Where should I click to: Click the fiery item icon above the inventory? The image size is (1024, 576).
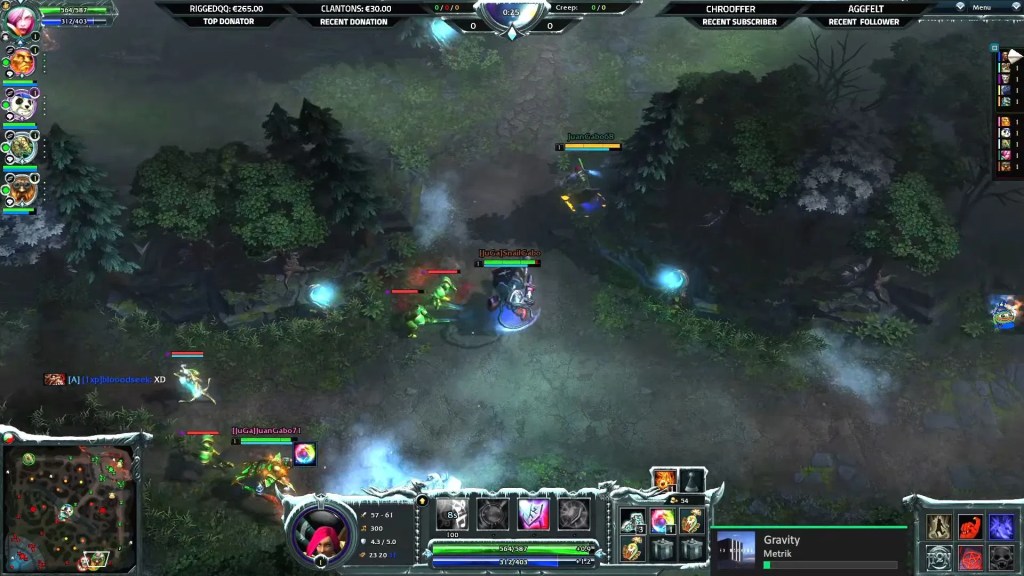pyautogui.click(x=664, y=481)
